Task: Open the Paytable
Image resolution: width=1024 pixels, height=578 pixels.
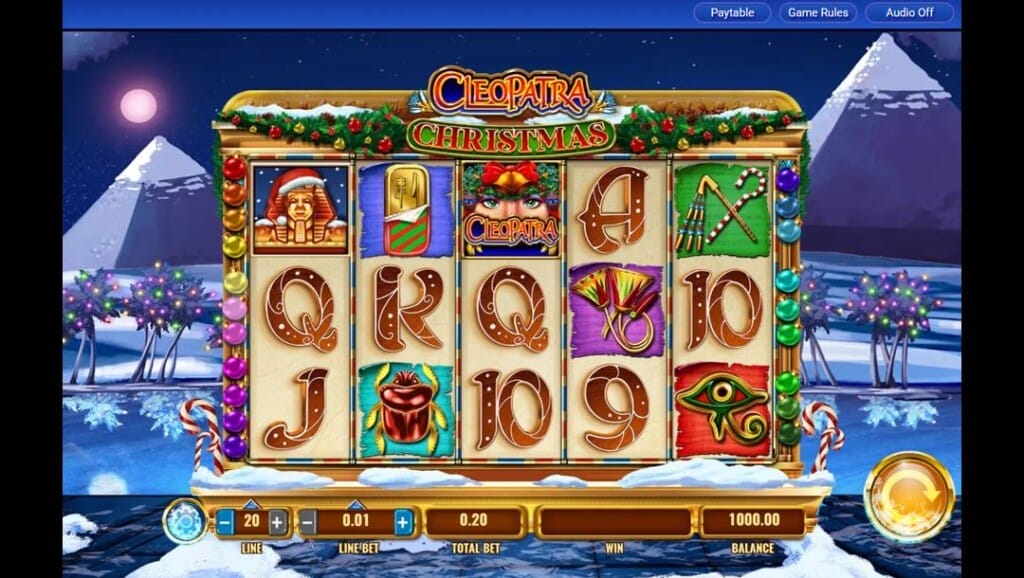Action: click(732, 13)
